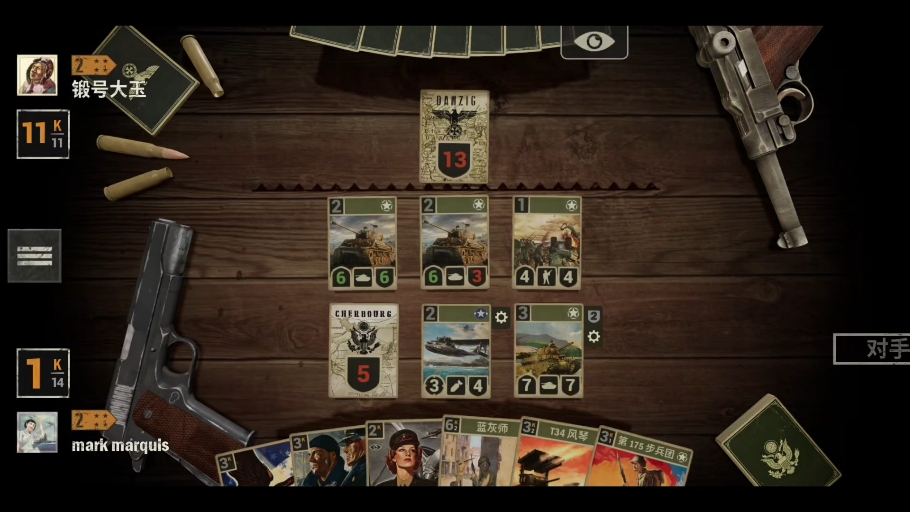The width and height of the screenshot is (910, 512).
Task: Click the 对手 turn button
Action: (x=872, y=349)
